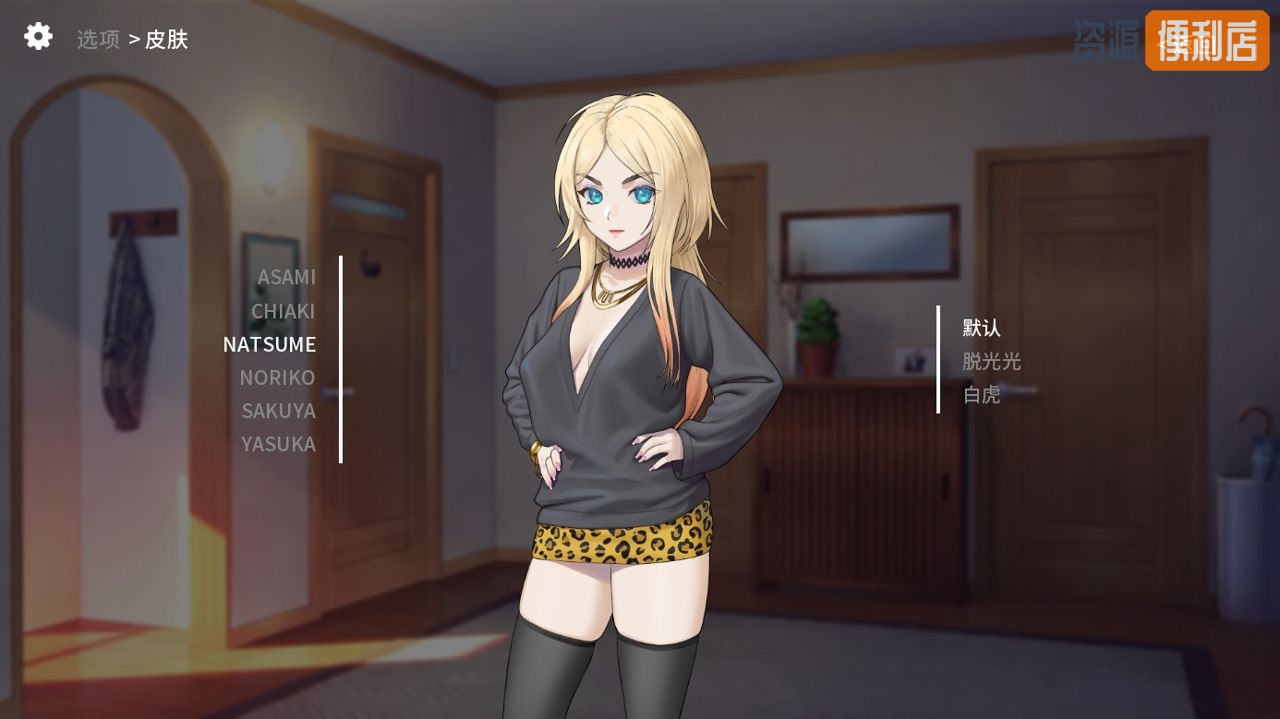Viewport: 1280px width, 719px height.
Task: Select the 白虎 skin option
Action: (981, 394)
